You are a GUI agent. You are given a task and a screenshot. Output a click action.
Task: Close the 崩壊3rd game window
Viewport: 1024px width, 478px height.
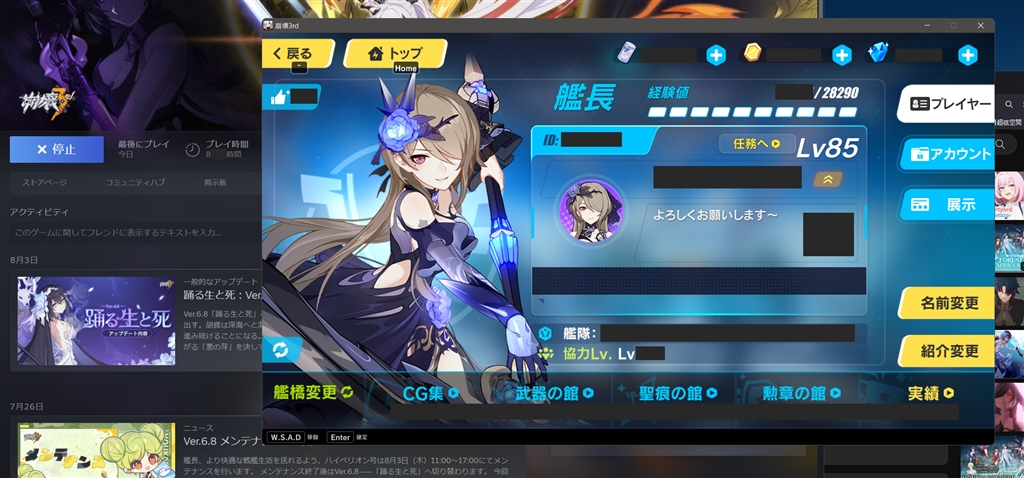[x=978, y=25]
